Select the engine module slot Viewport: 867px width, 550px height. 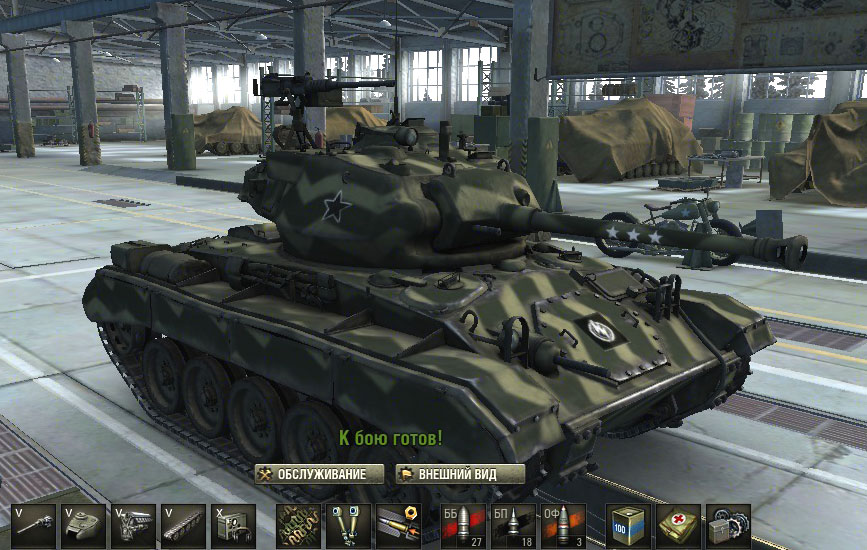[132, 525]
